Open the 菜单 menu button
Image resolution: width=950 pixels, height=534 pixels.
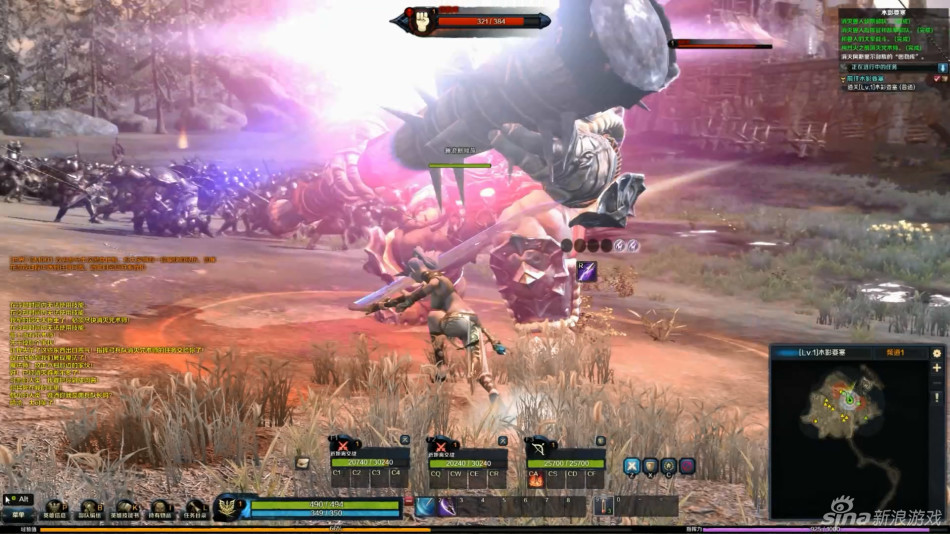[x=18, y=515]
